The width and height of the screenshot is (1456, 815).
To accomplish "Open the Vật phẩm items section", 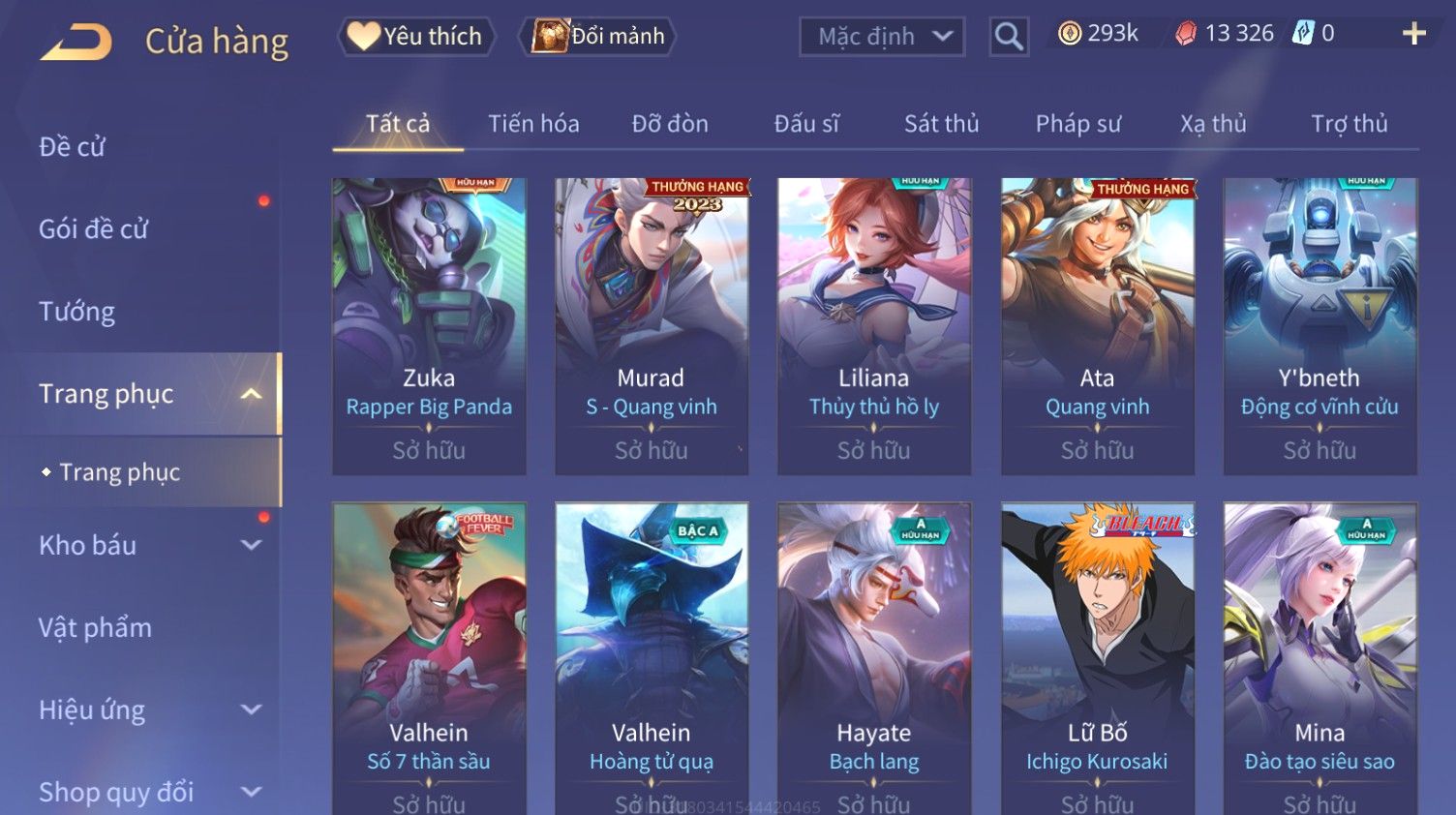I will 95,627.
